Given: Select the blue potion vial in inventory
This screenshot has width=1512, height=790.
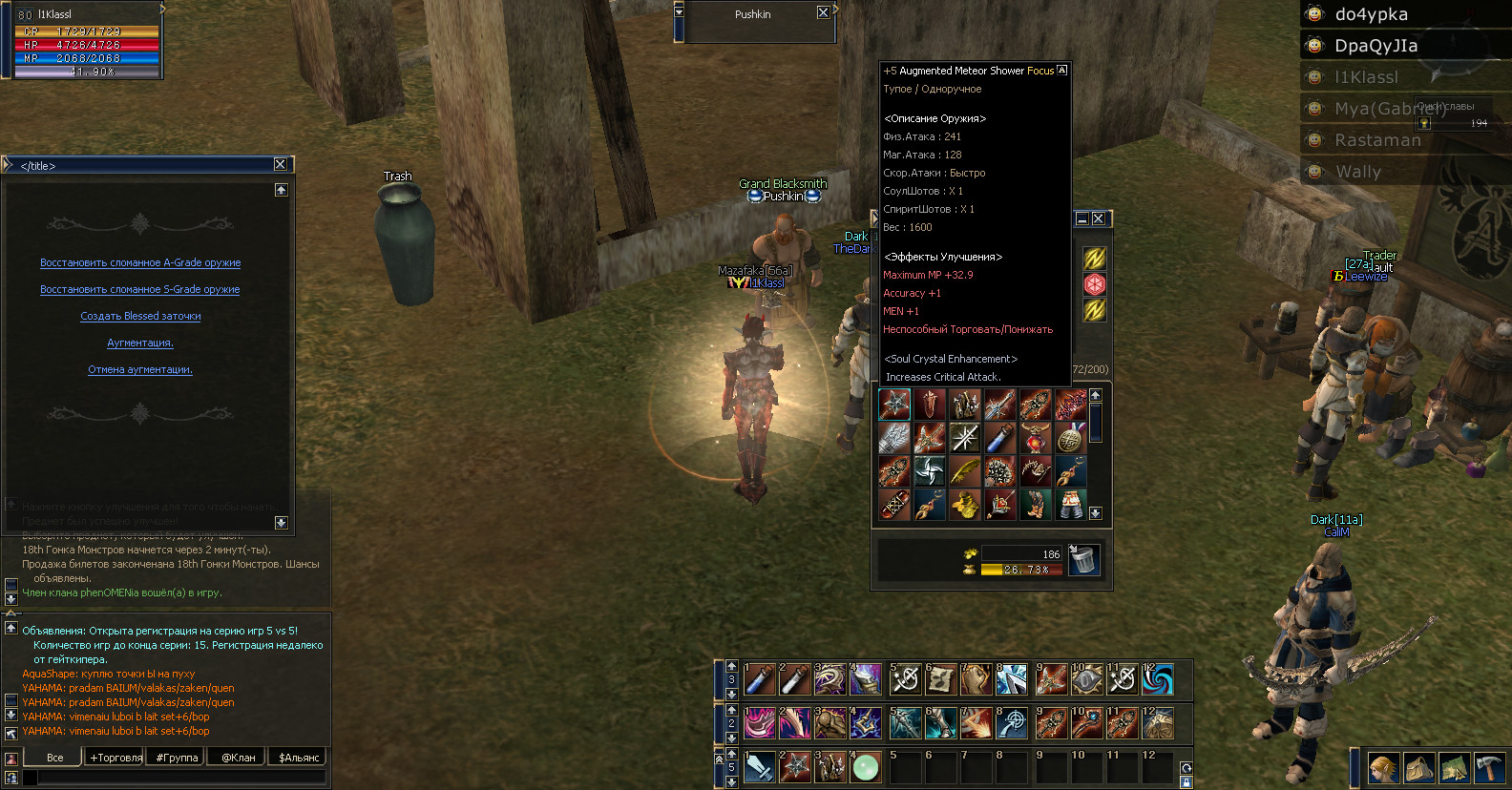Looking at the screenshot, I should [x=999, y=438].
